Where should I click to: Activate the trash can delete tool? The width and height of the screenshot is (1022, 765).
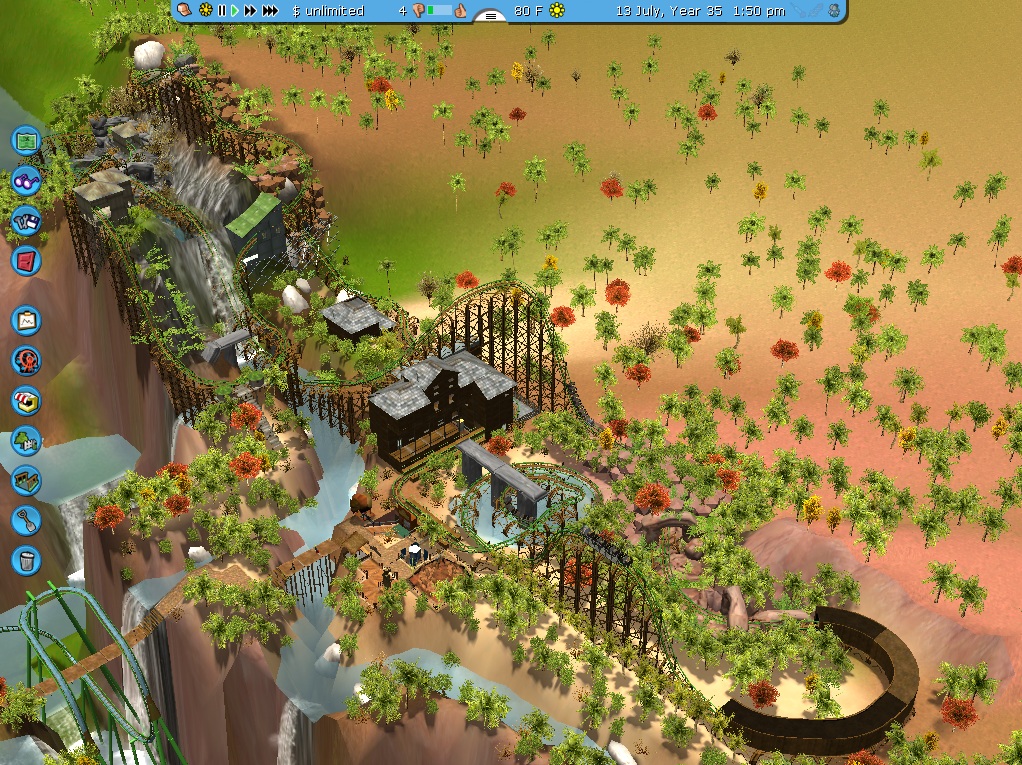tap(26, 559)
